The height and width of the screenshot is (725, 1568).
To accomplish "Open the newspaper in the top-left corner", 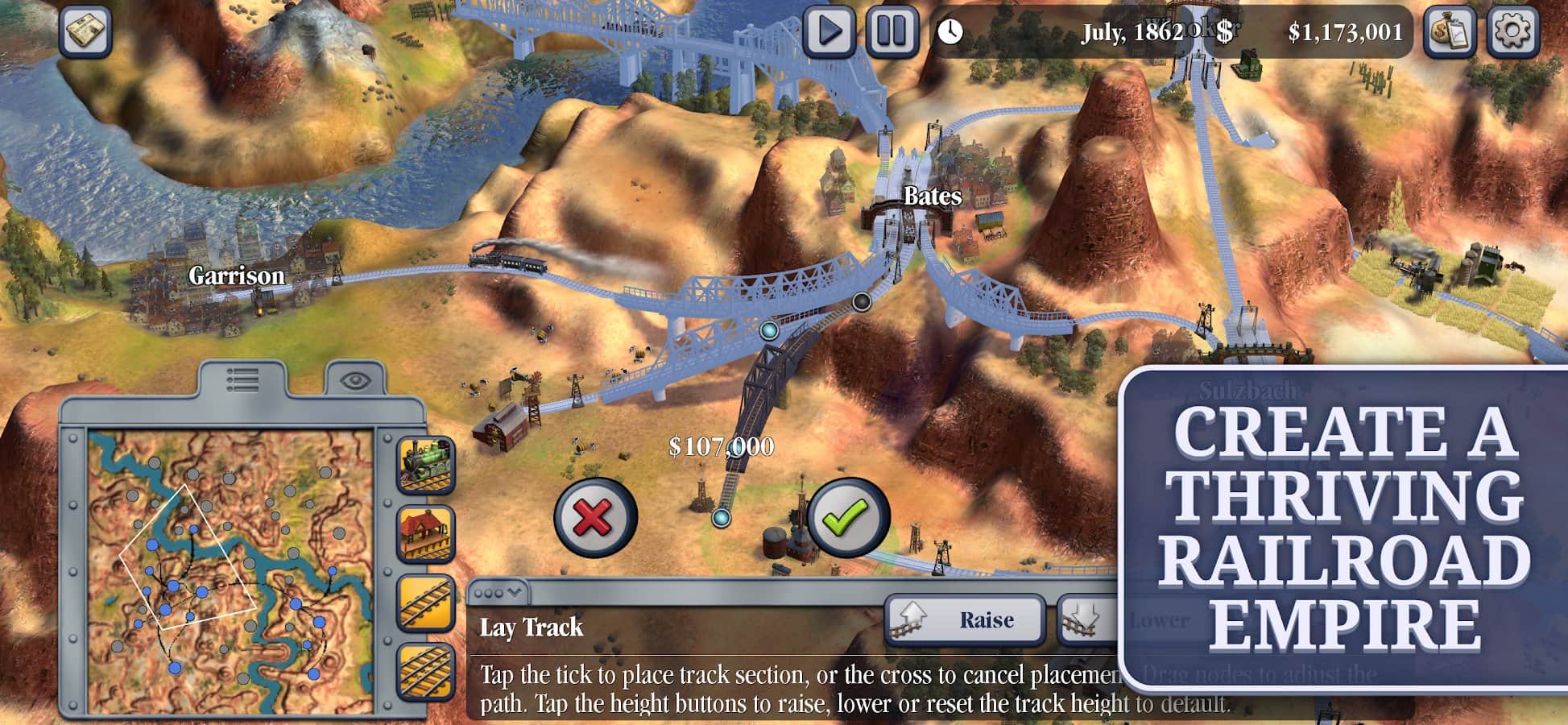I will pyautogui.click(x=85, y=31).
